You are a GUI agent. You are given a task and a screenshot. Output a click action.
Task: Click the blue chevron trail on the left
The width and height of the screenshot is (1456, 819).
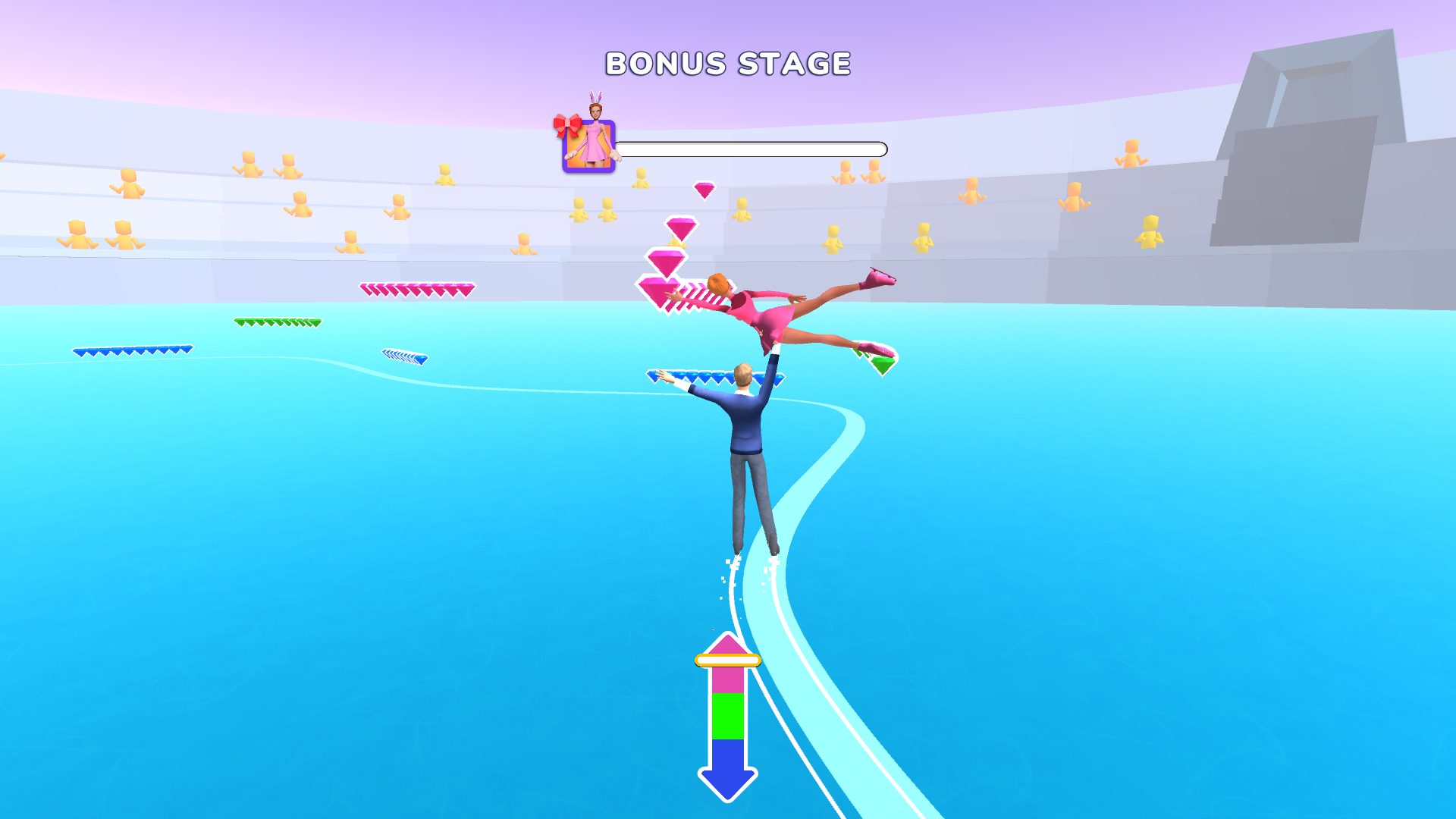[x=133, y=350]
